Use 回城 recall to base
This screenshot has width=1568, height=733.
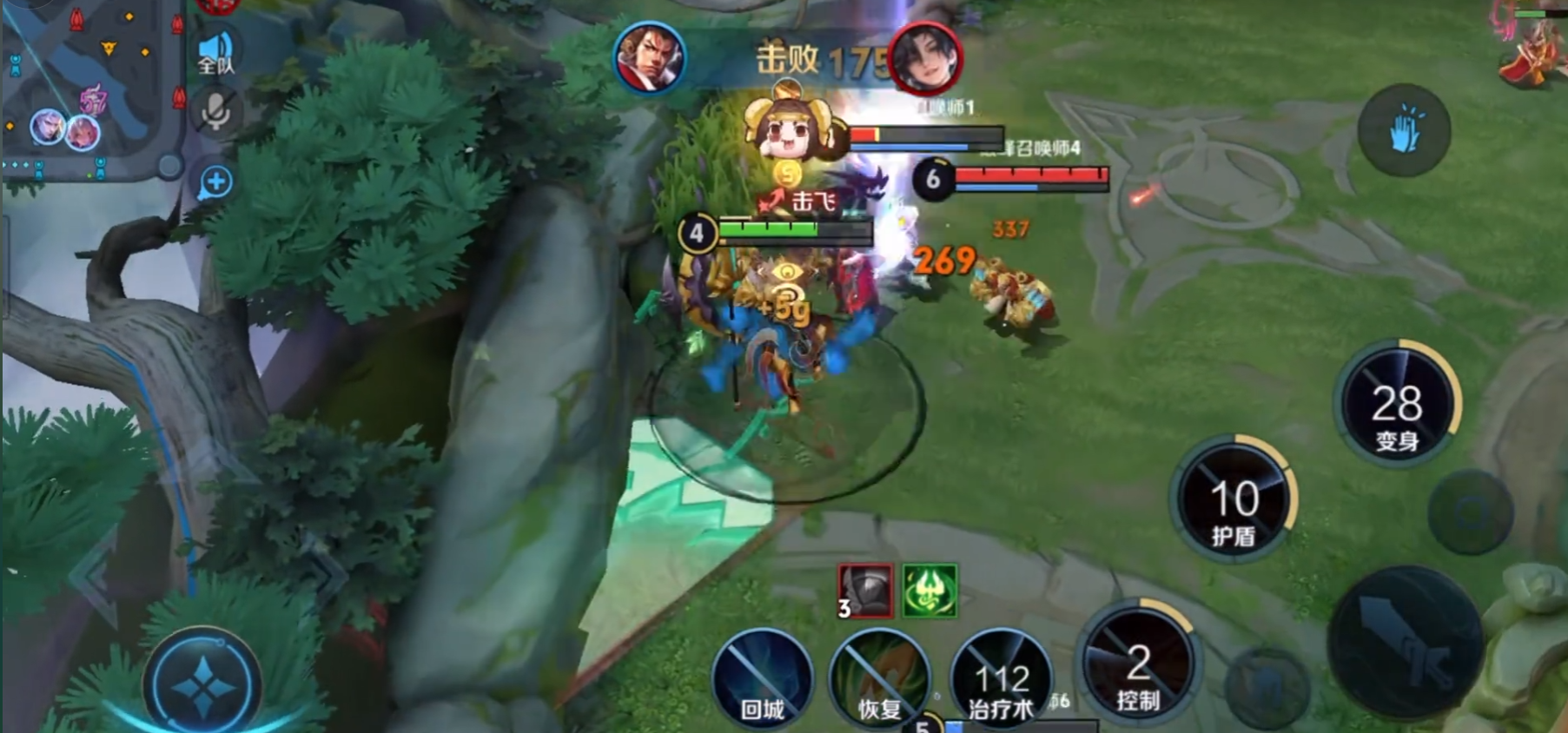762,682
